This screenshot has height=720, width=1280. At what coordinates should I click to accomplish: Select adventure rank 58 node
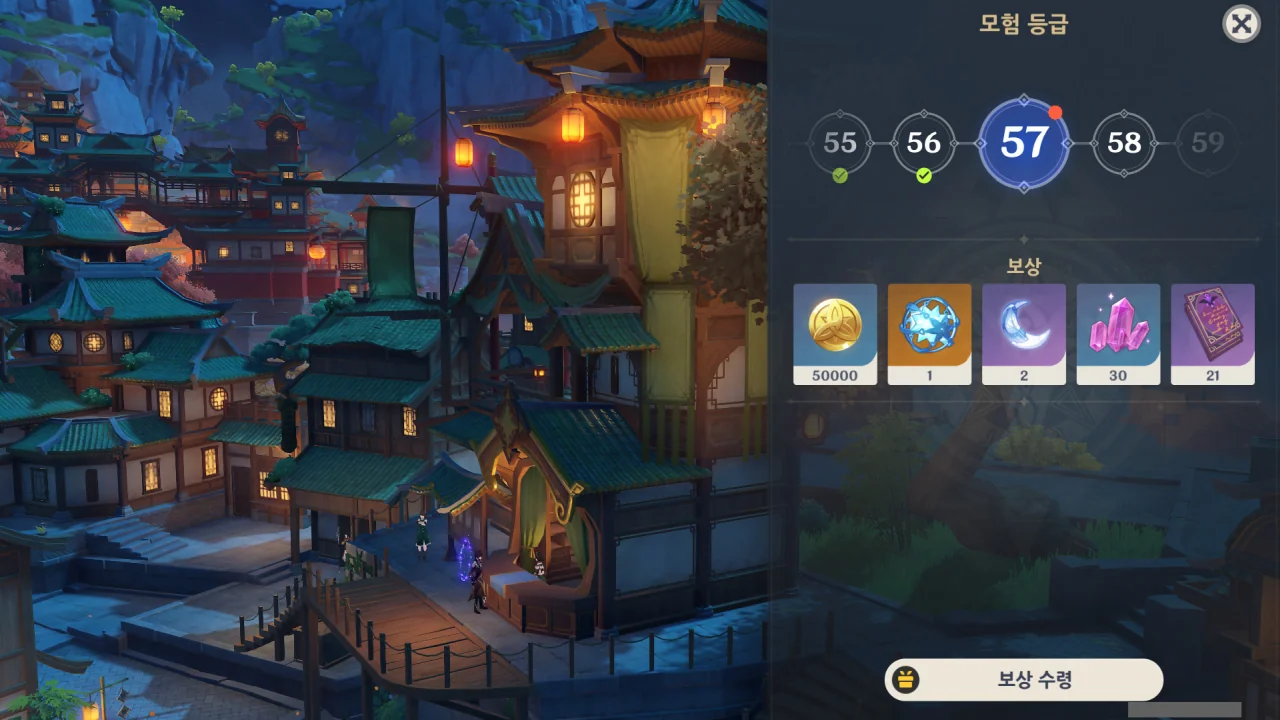pyautogui.click(x=1124, y=143)
